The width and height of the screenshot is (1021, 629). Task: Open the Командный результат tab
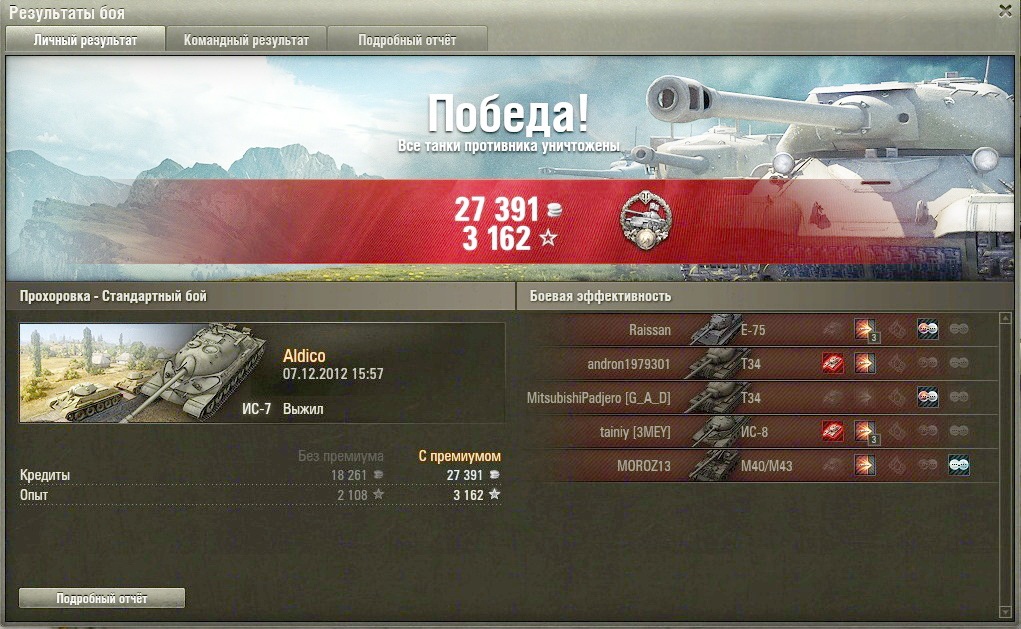(246, 40)
